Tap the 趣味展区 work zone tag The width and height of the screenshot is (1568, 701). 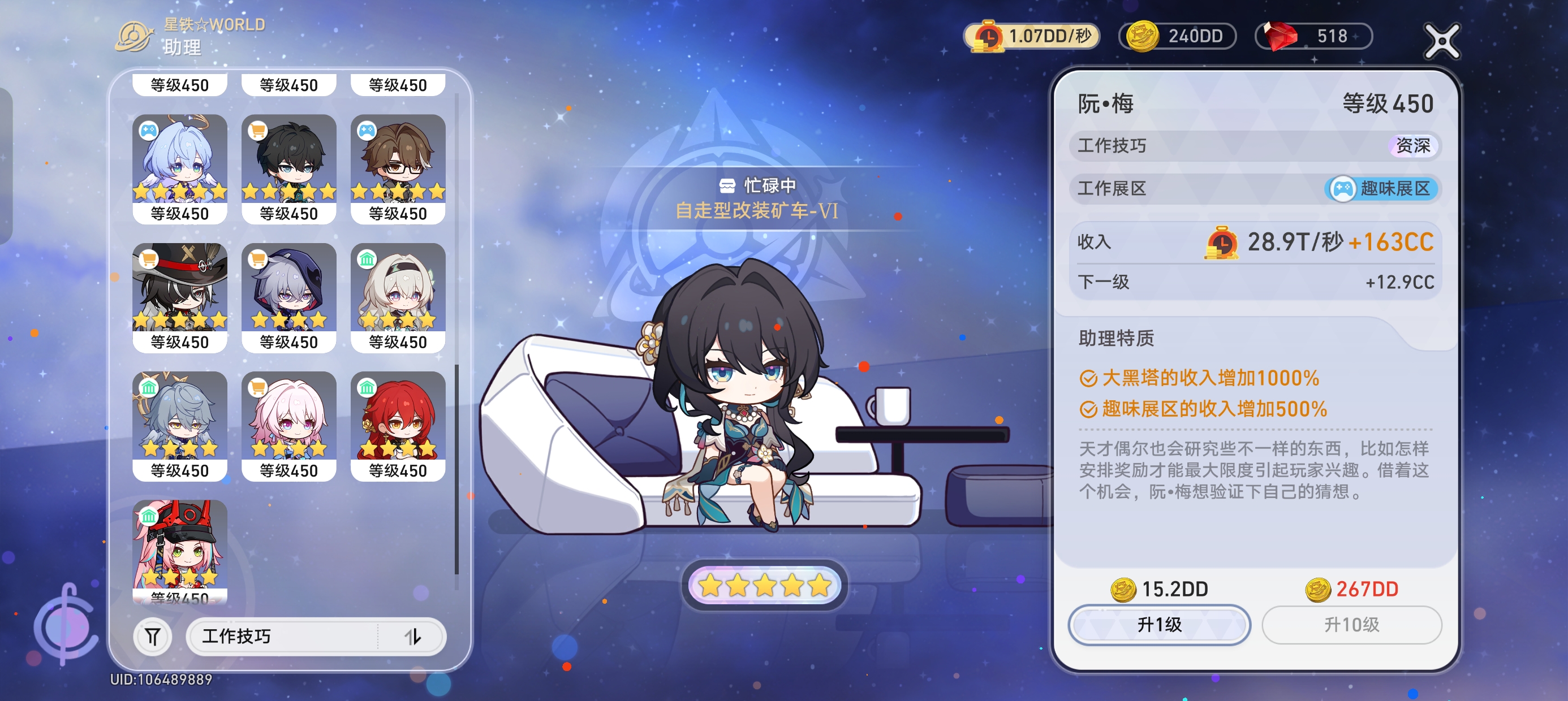1382,189
